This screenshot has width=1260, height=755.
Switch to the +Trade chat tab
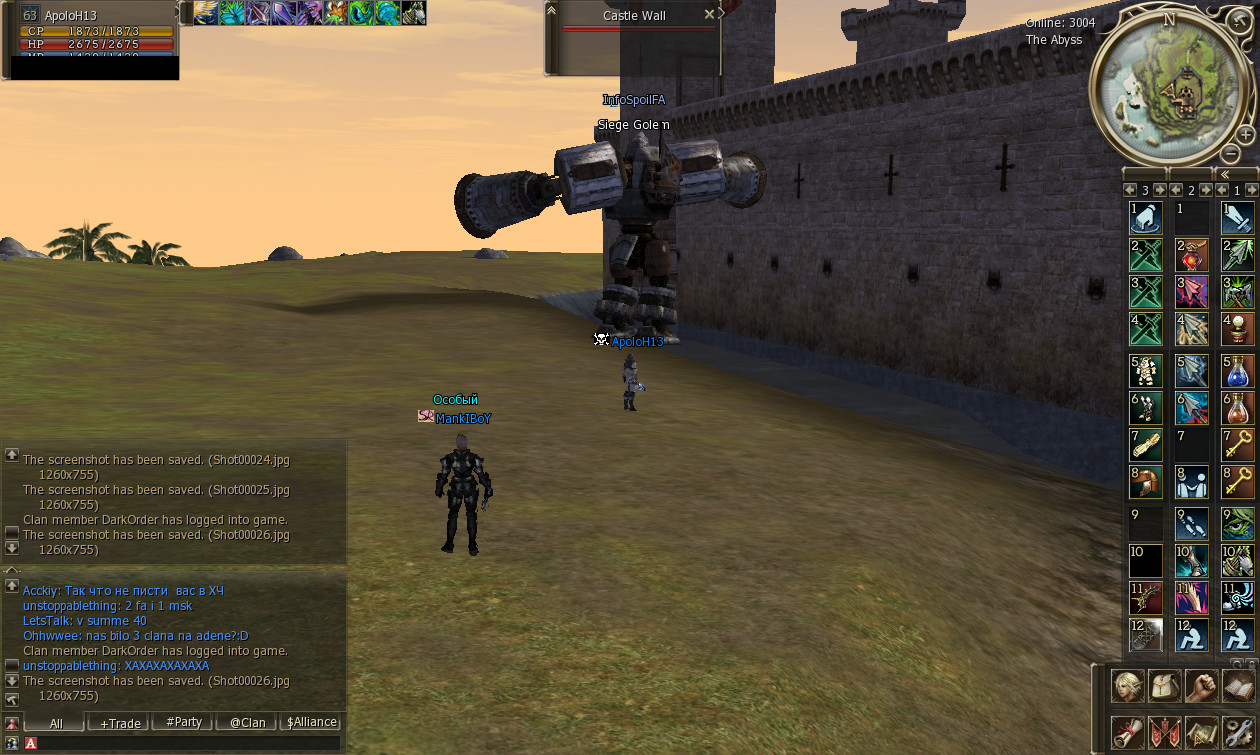click(x=119, y=722)
